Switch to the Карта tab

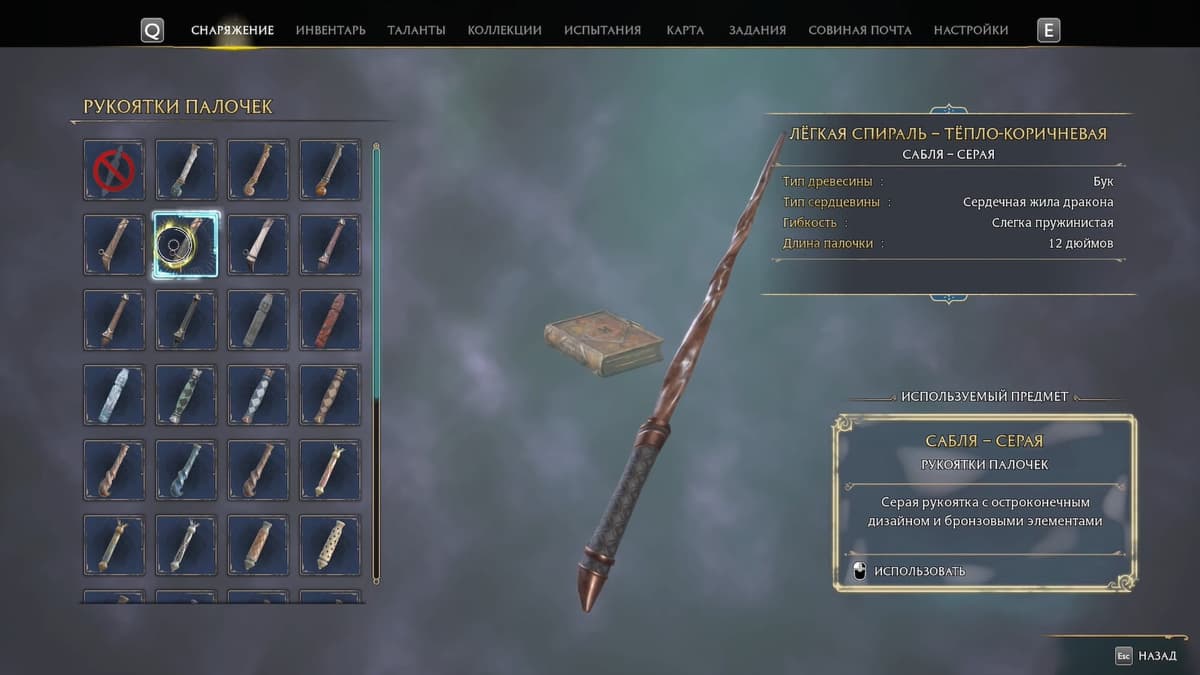click(x=685, y=30)
